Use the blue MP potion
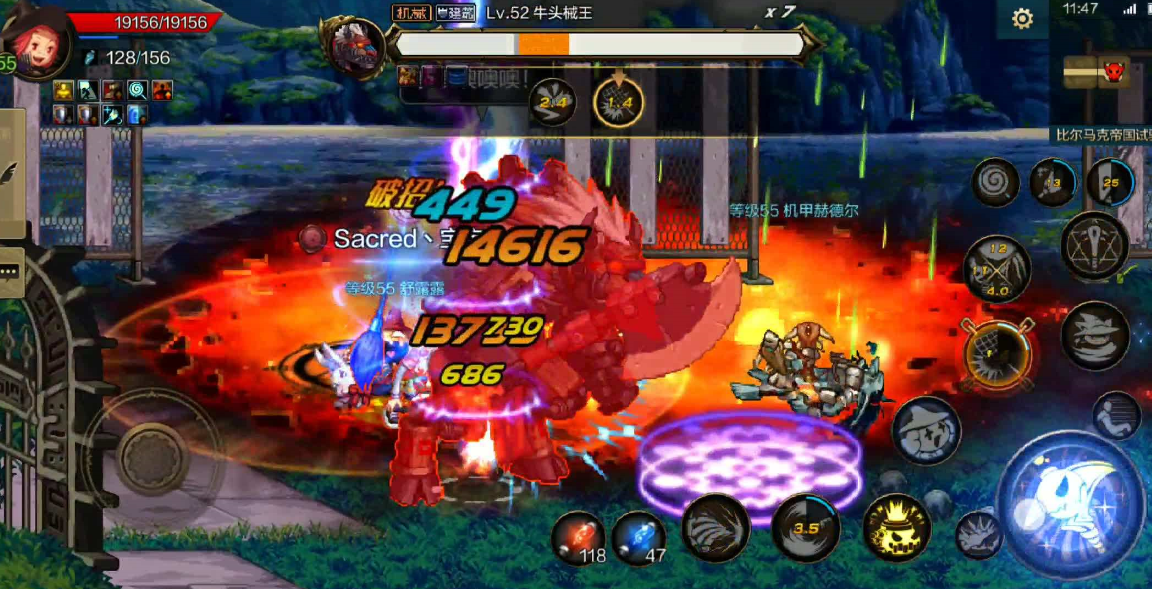The height and width of the screenshot is (589, 1152). 640,536
